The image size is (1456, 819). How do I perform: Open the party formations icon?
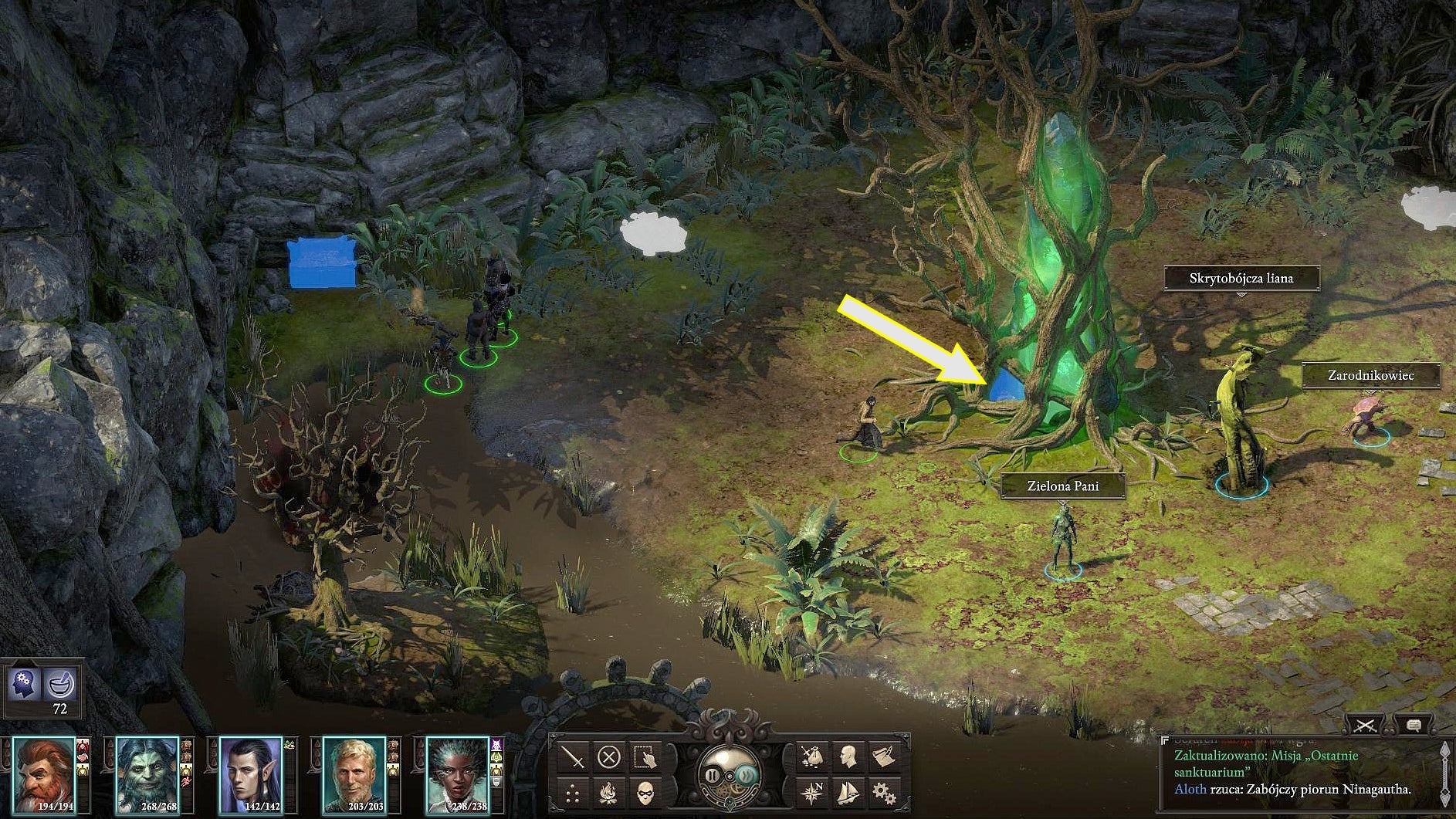pos(572,794)
